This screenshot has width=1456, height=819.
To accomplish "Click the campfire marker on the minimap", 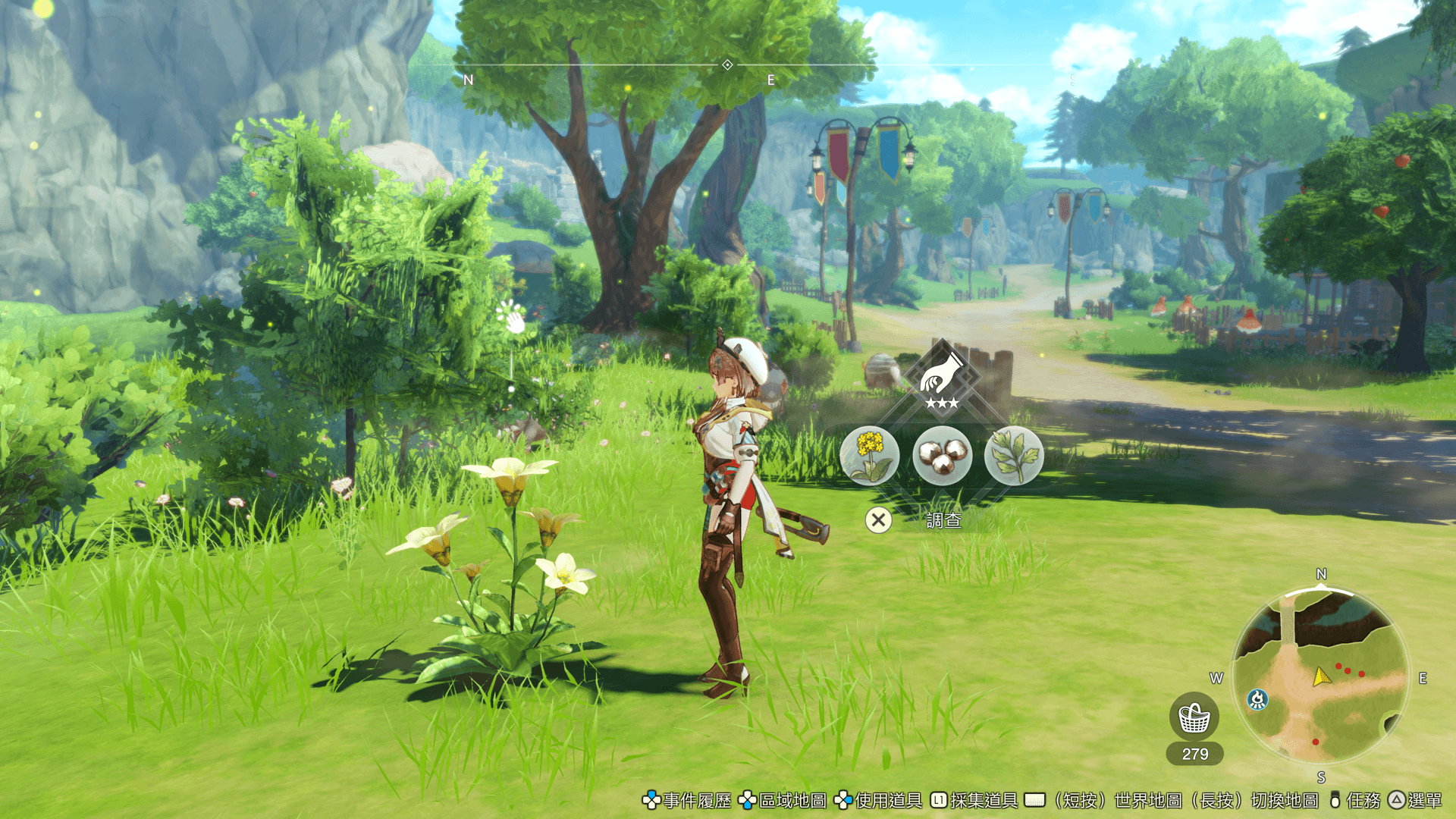I will pyautogui.click(x=1257, y=699).
